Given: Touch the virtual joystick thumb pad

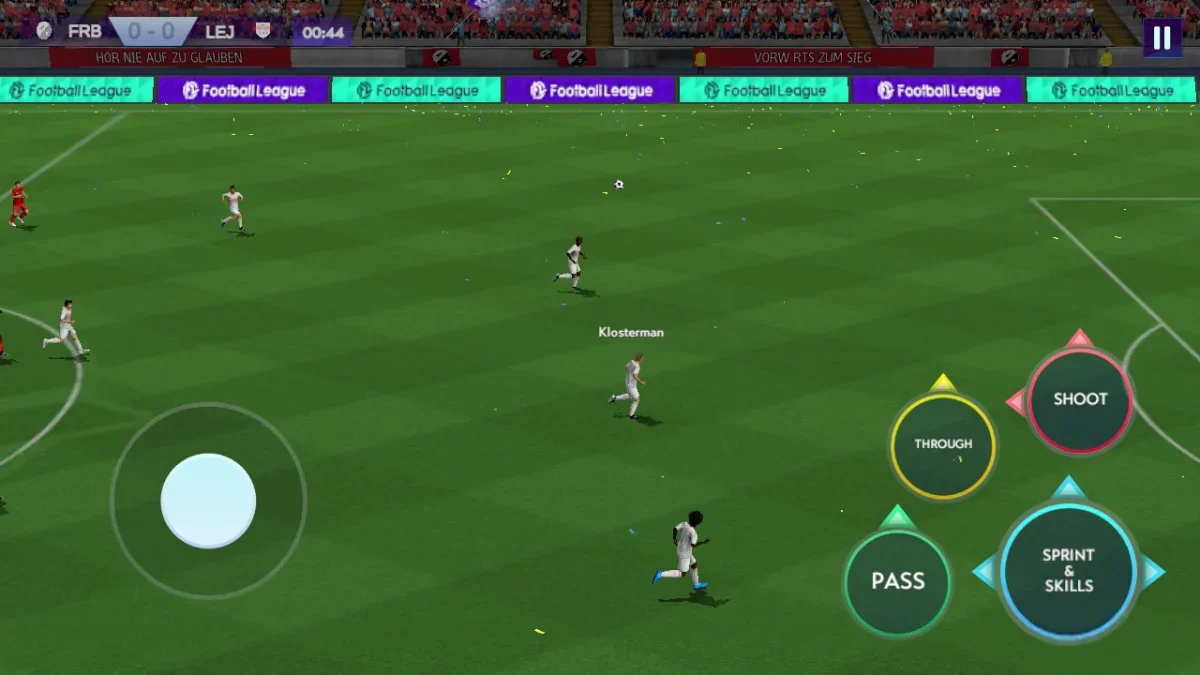Looking at the screenshot, I should [x=208, y=501].
